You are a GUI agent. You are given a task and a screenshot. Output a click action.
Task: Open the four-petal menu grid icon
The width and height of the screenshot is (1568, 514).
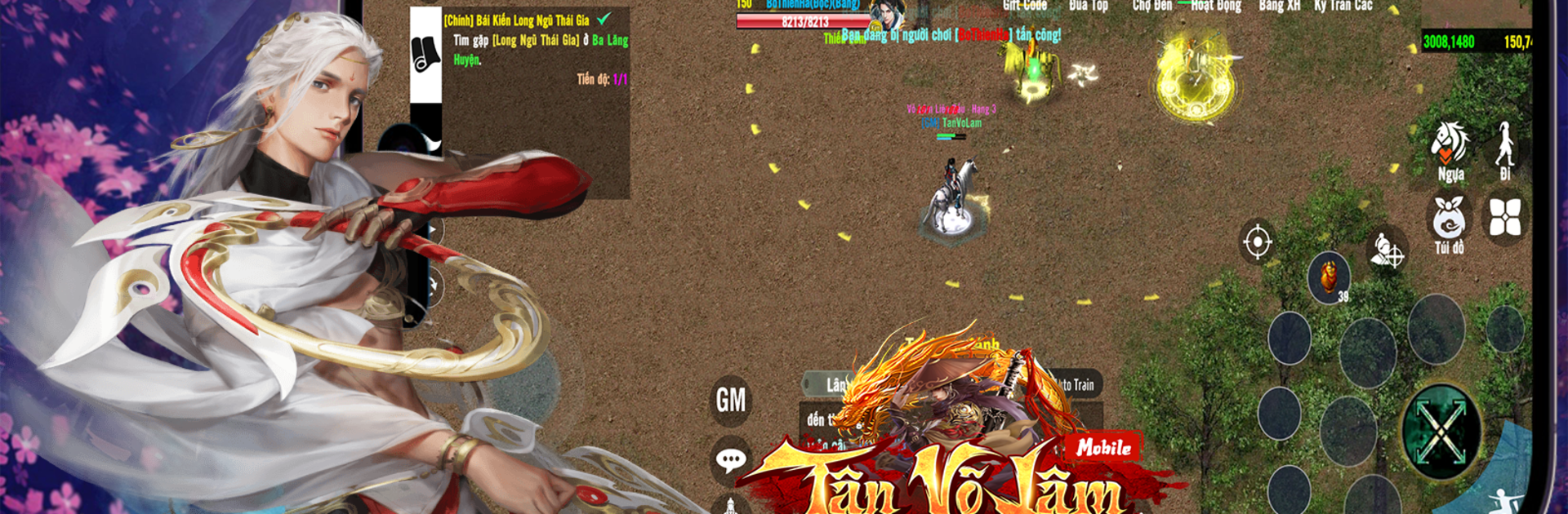click(x=1505, y=218)
